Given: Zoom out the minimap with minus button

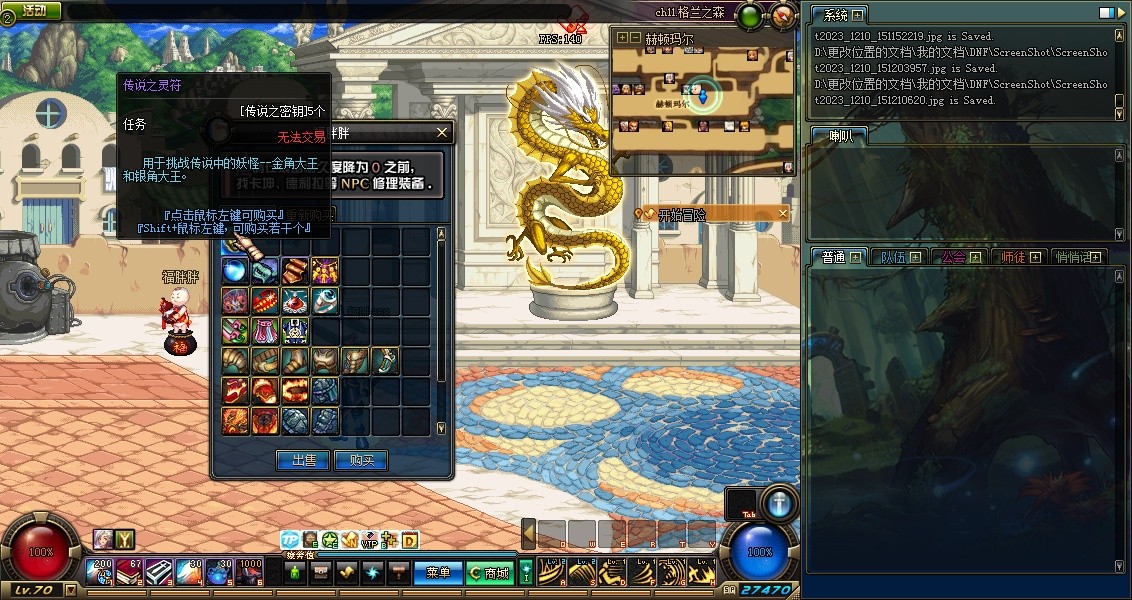Looking at the screenshot, I should point(636,38).
